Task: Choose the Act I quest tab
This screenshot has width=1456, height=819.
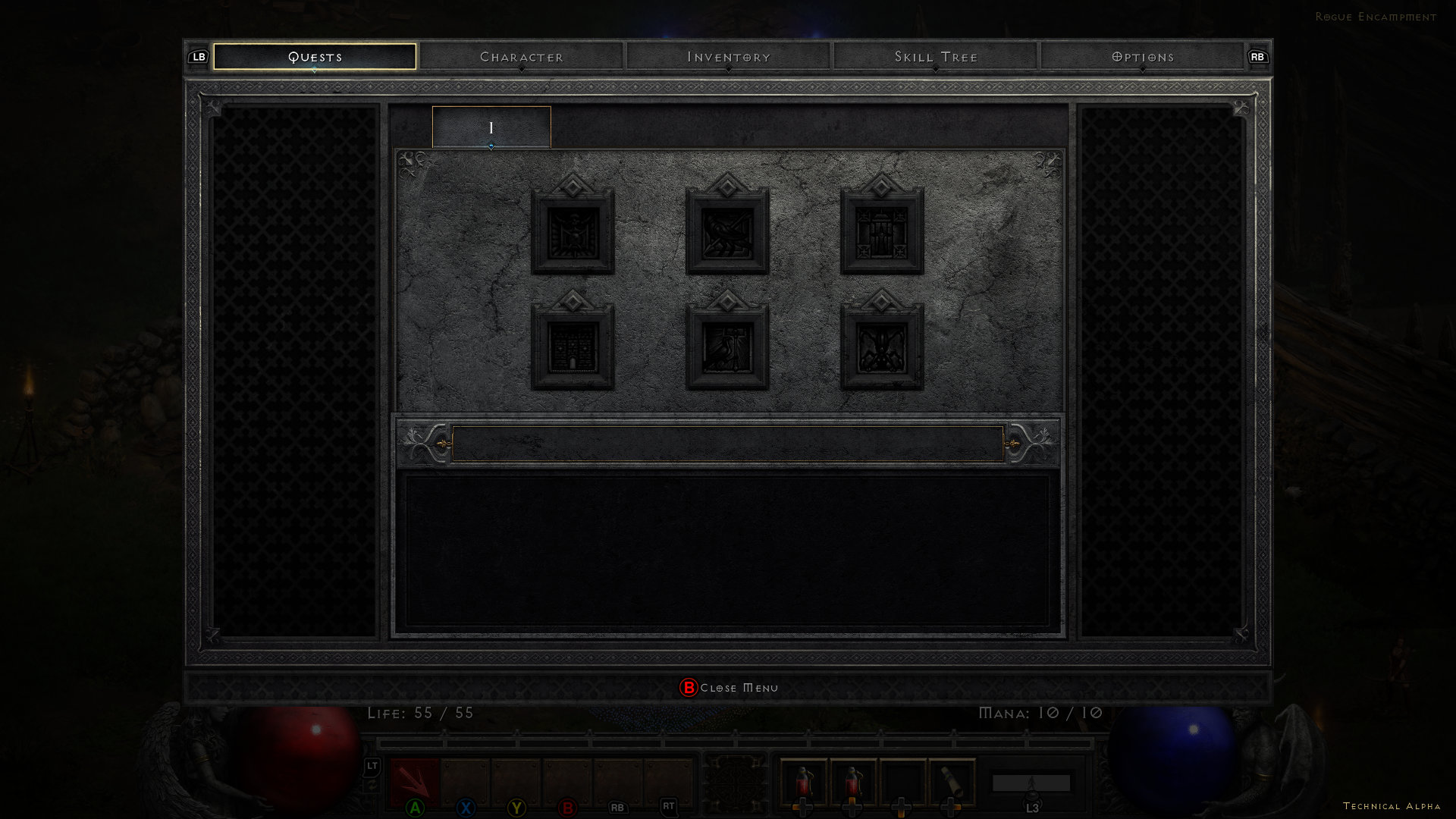Action: [491, 127]
